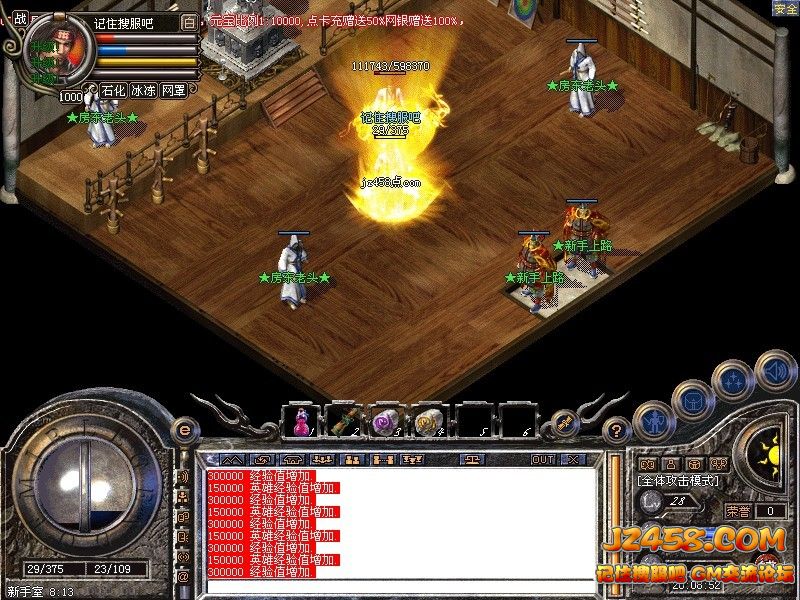This screenshot has height=600, width=800.
Task: Click the 白 button beside the hero name
Action: click(190, 21)
